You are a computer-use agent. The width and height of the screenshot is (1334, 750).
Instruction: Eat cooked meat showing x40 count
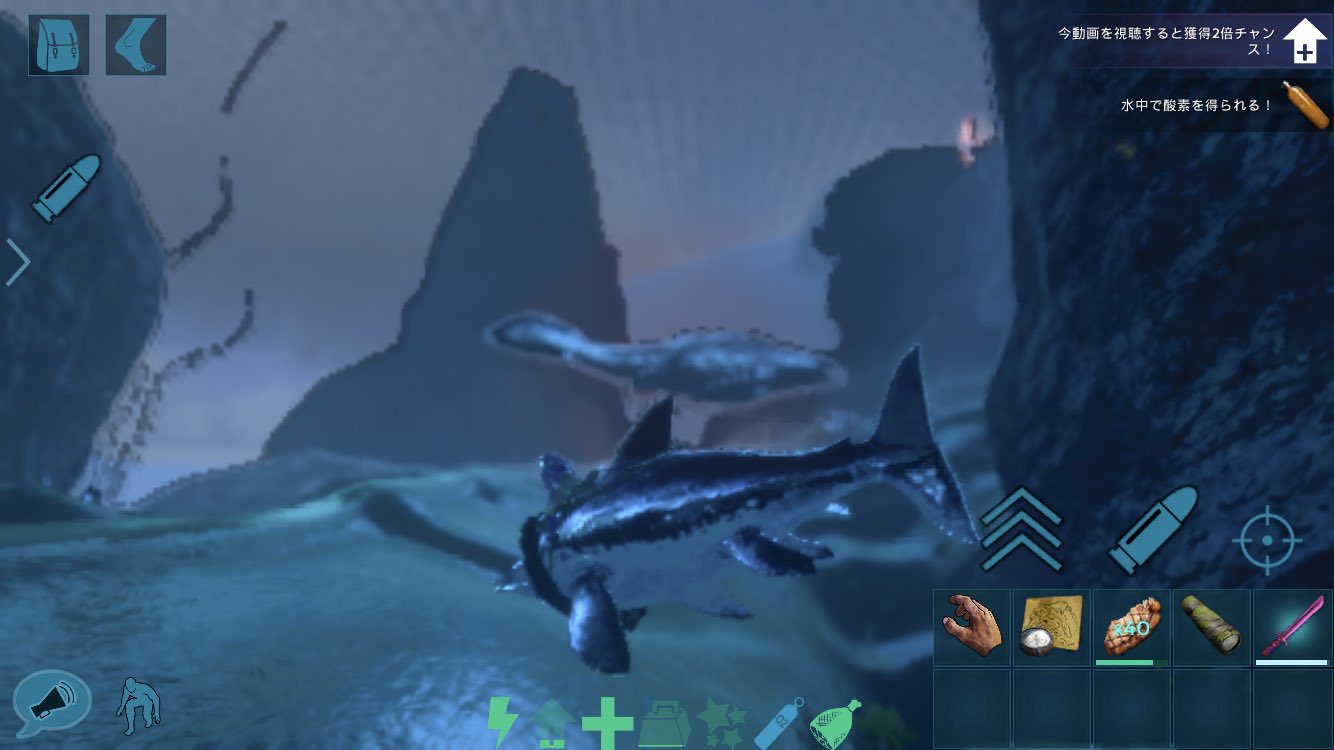1130,627
